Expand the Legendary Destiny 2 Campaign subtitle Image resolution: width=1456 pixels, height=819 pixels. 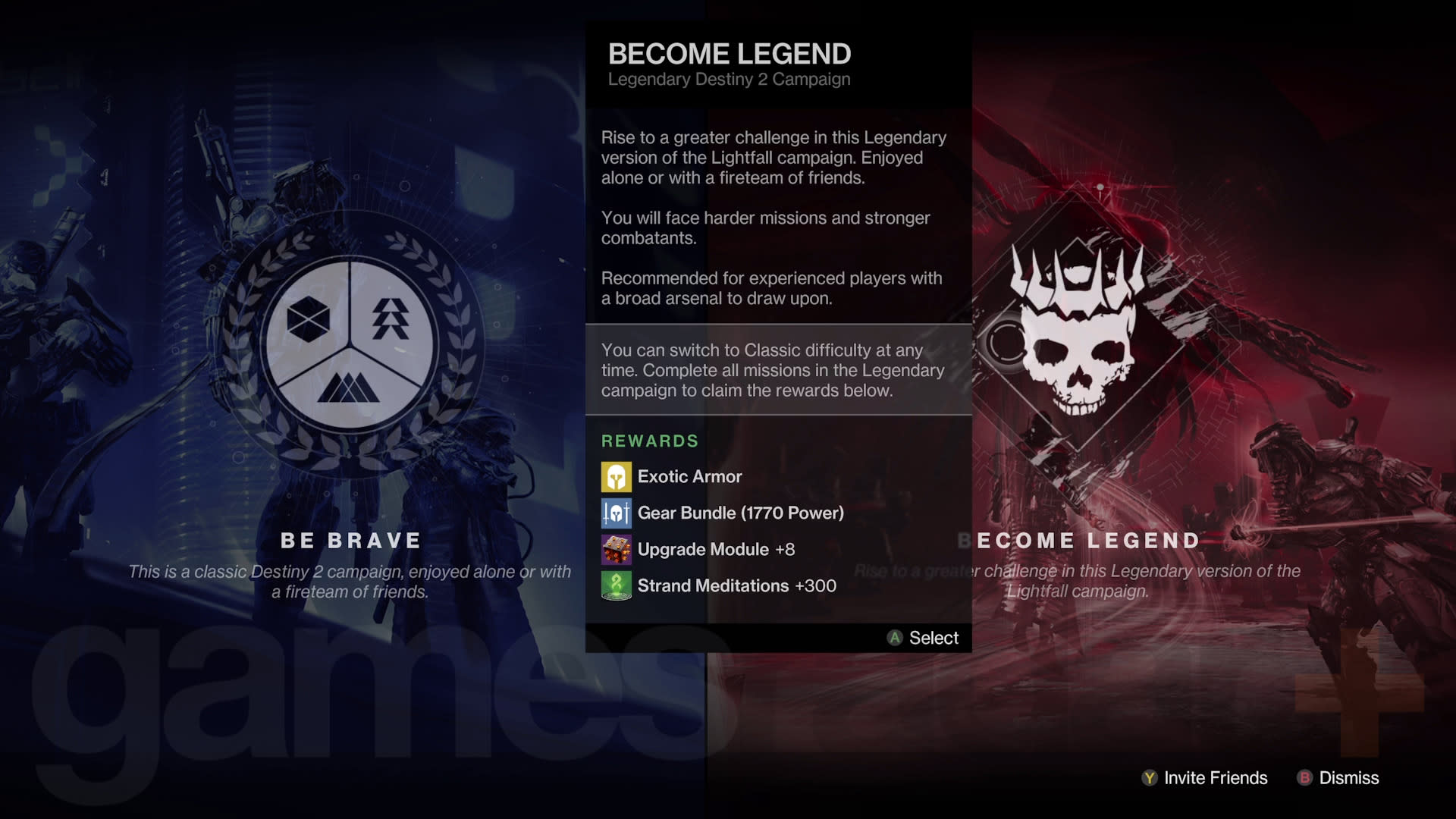pyautogui.click(x=729, y=79)
